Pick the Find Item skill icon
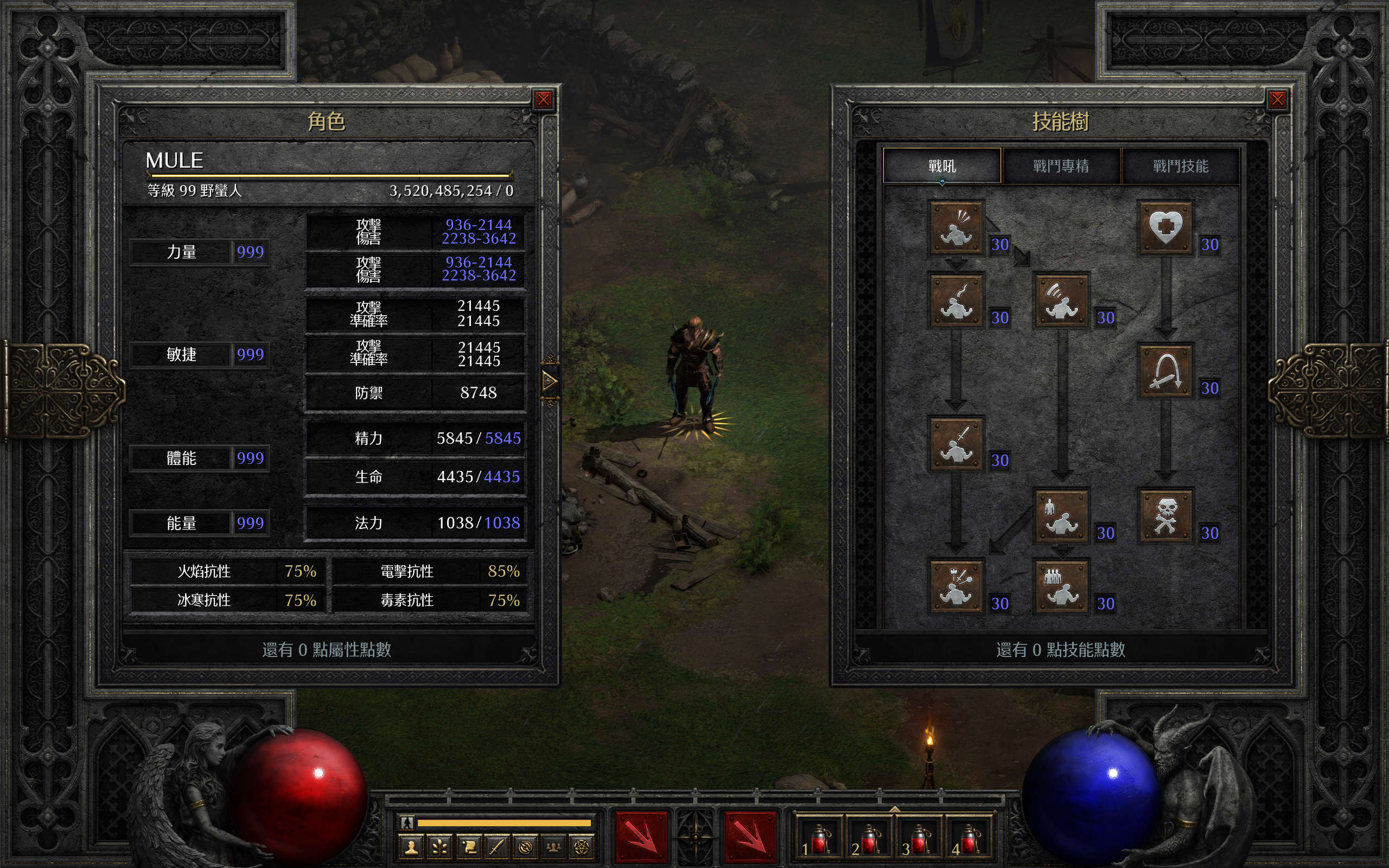The height and width of the screenshot is (868, 1389). [1164, 371]
